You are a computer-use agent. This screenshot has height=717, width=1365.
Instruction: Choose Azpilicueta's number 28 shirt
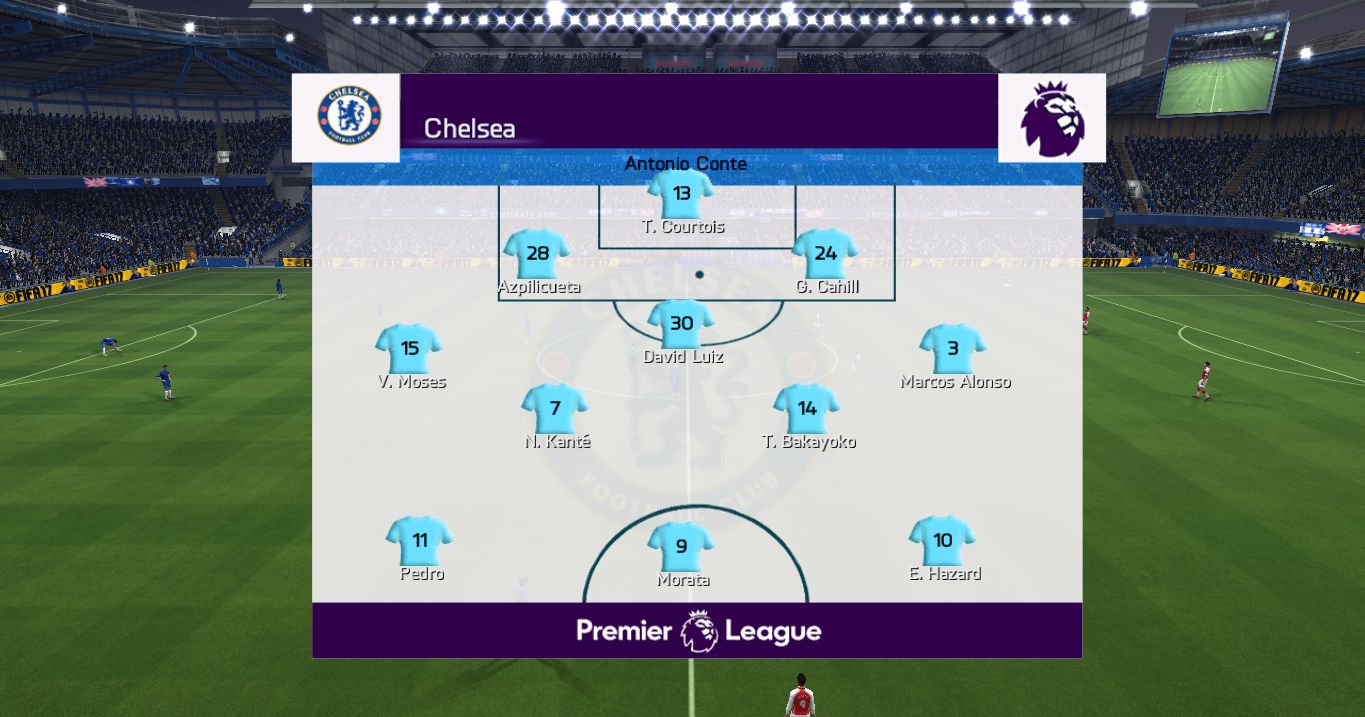[537, 254]
